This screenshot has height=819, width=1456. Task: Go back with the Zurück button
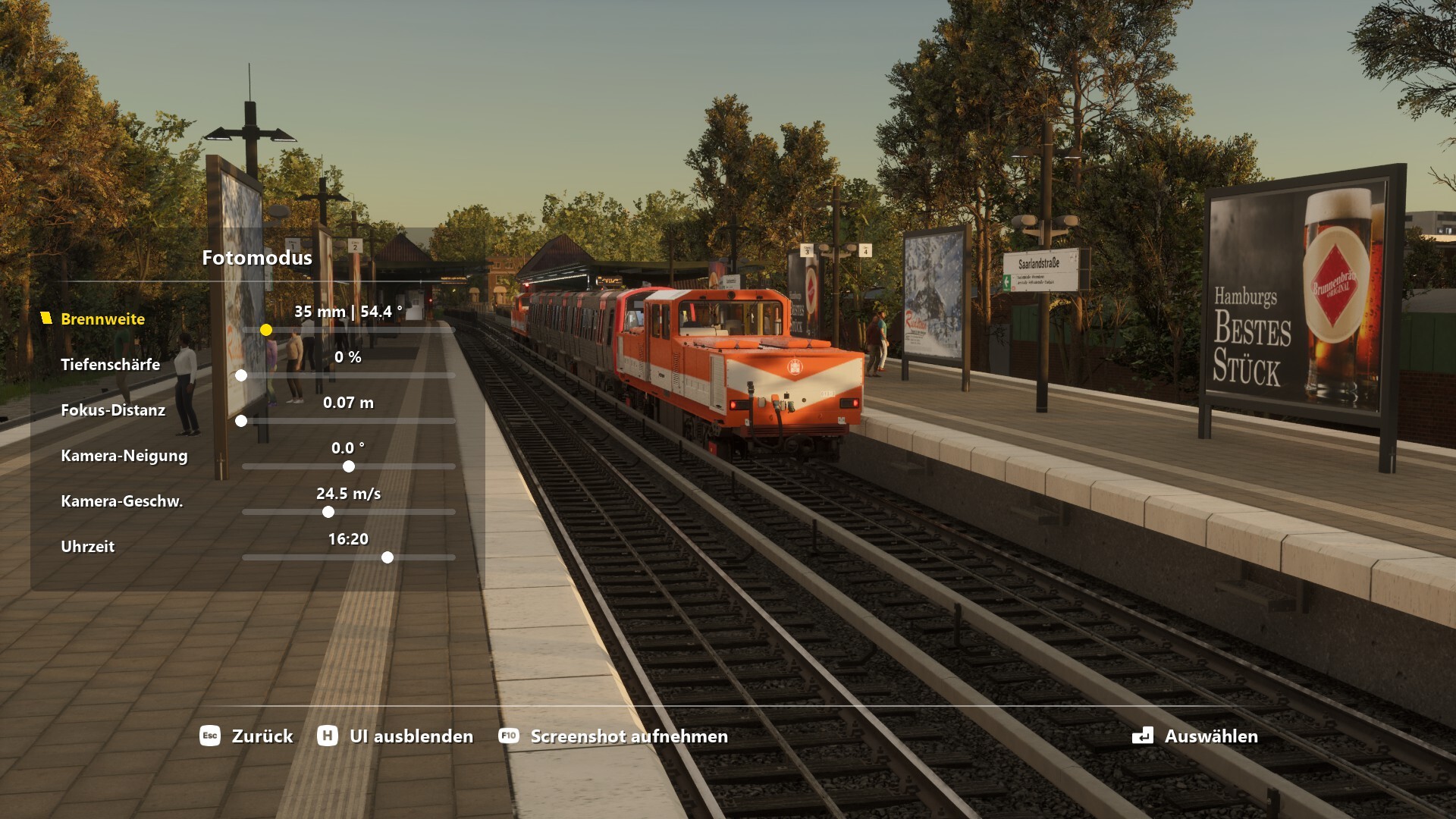[246, 736]
